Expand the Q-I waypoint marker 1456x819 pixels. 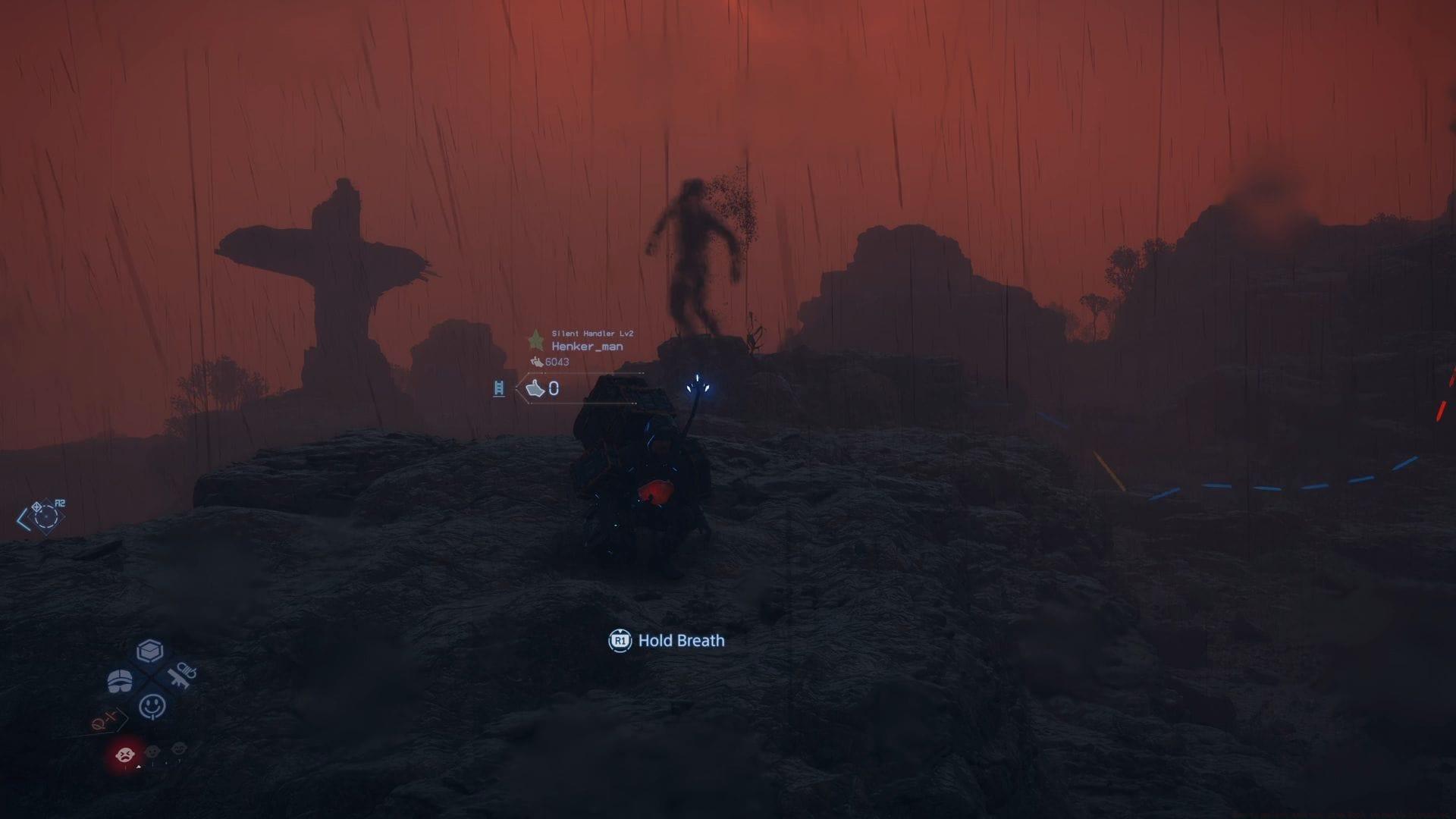pyautogui.click(x=105, y=720)
